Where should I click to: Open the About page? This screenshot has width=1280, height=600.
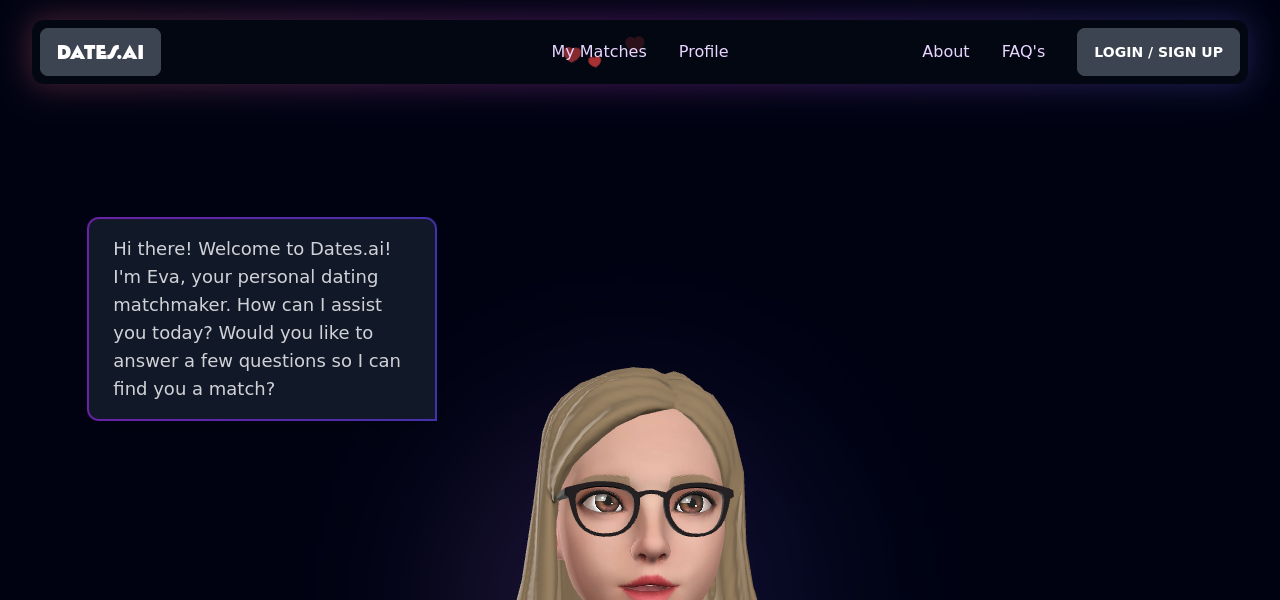945,52
